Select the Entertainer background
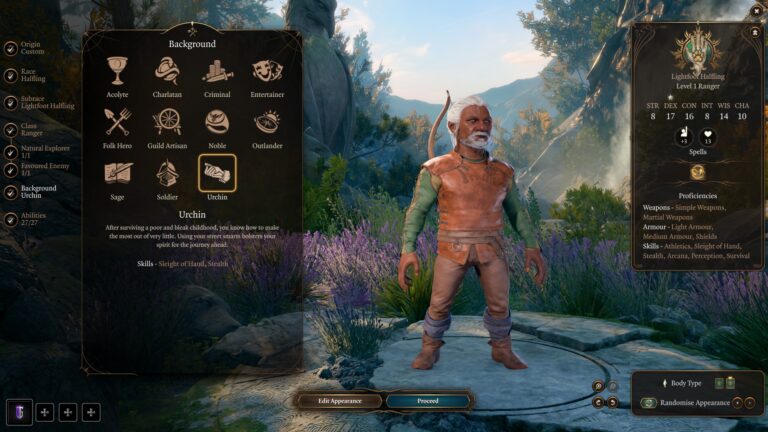This screenshot has width=768, height=432. (267, 71)
